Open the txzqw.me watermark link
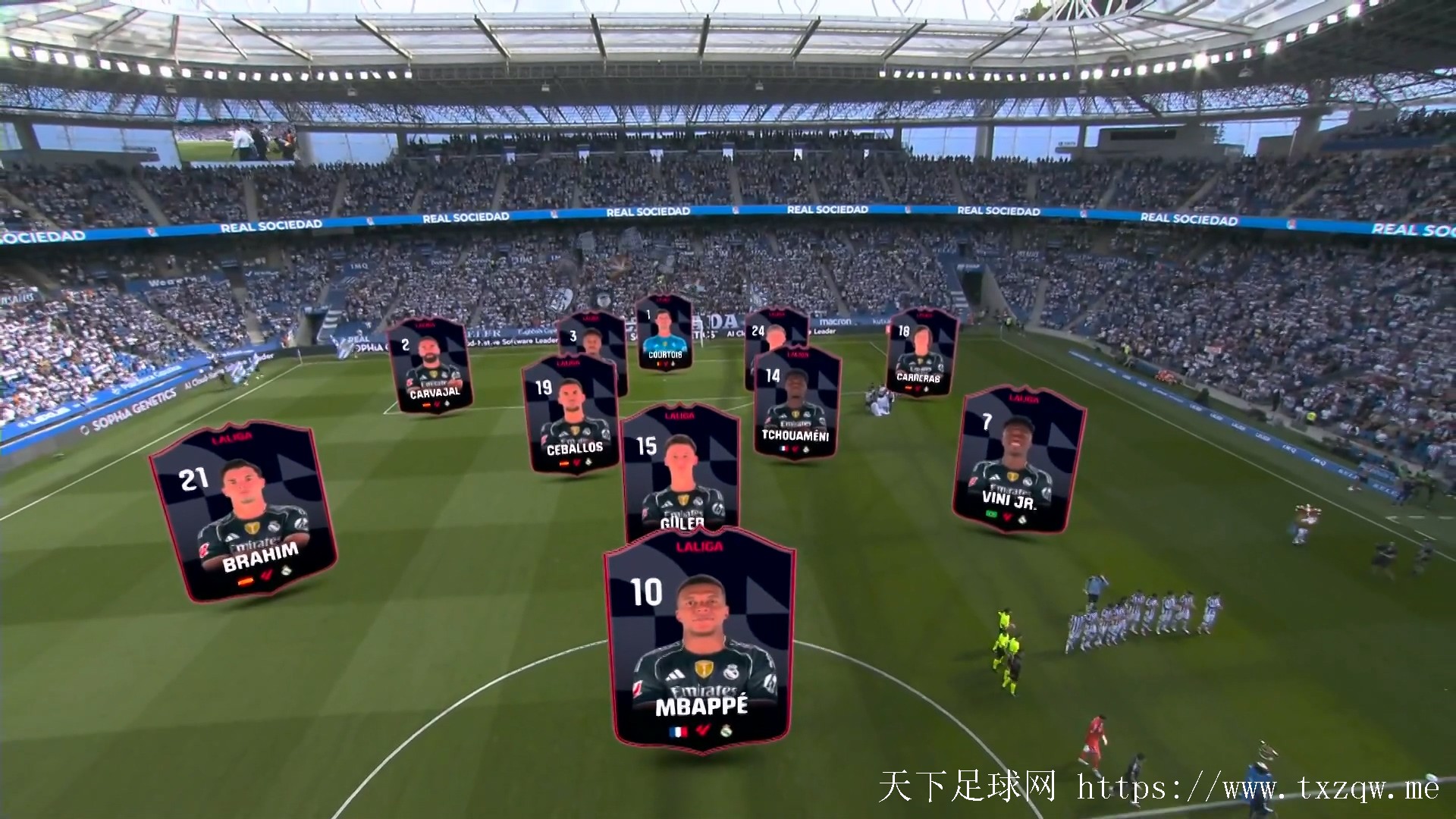This screenshot has width=1456, height=819. pos(1257,789)
